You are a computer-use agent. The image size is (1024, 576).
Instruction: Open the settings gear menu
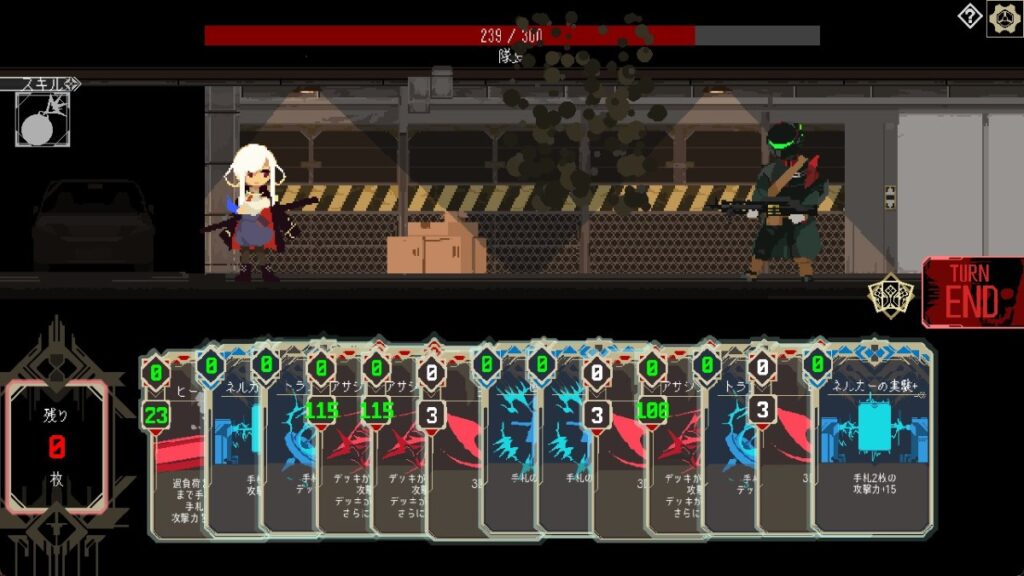[x=1004, y=18]
